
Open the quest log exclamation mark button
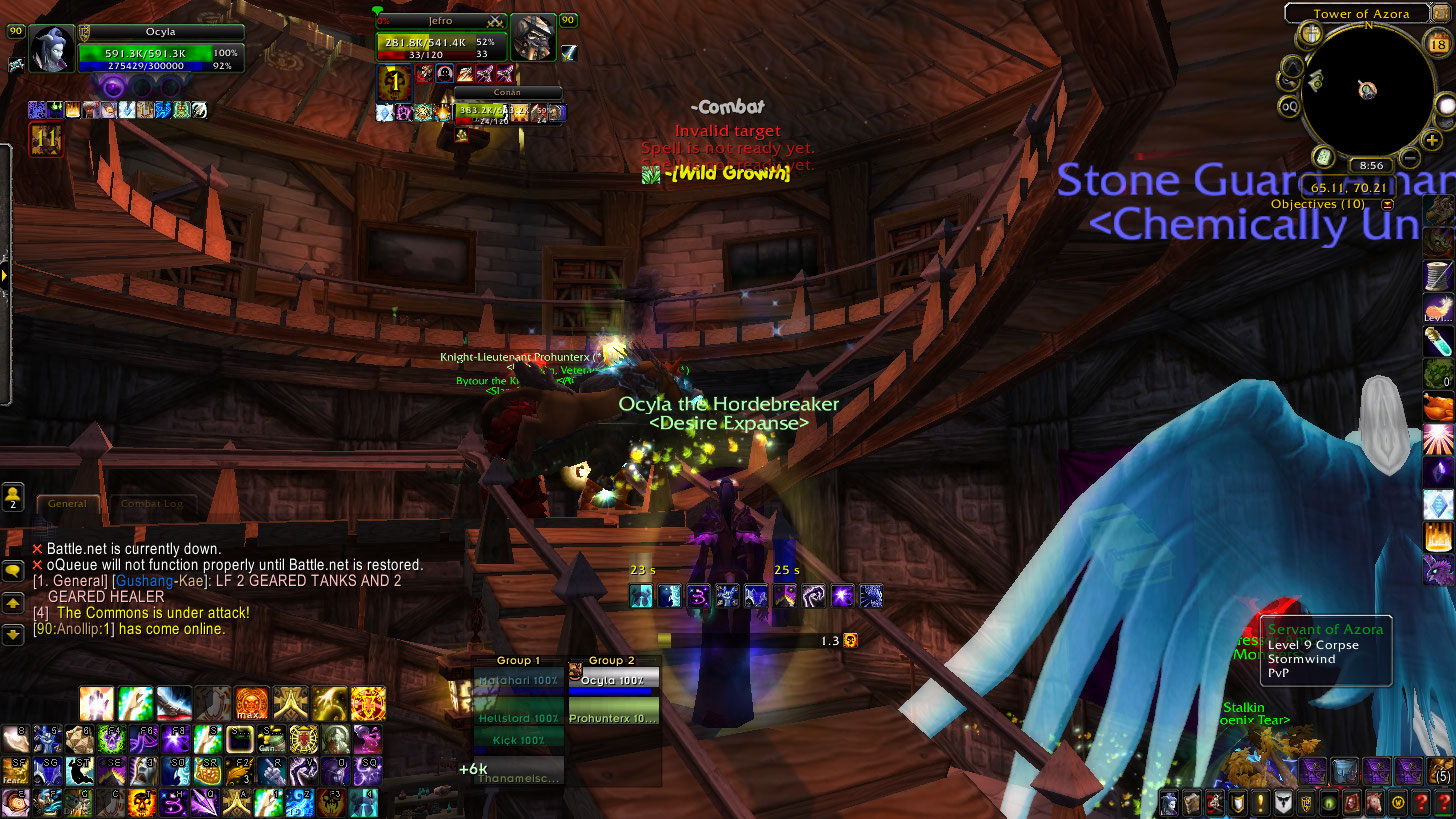[1261, 802]
